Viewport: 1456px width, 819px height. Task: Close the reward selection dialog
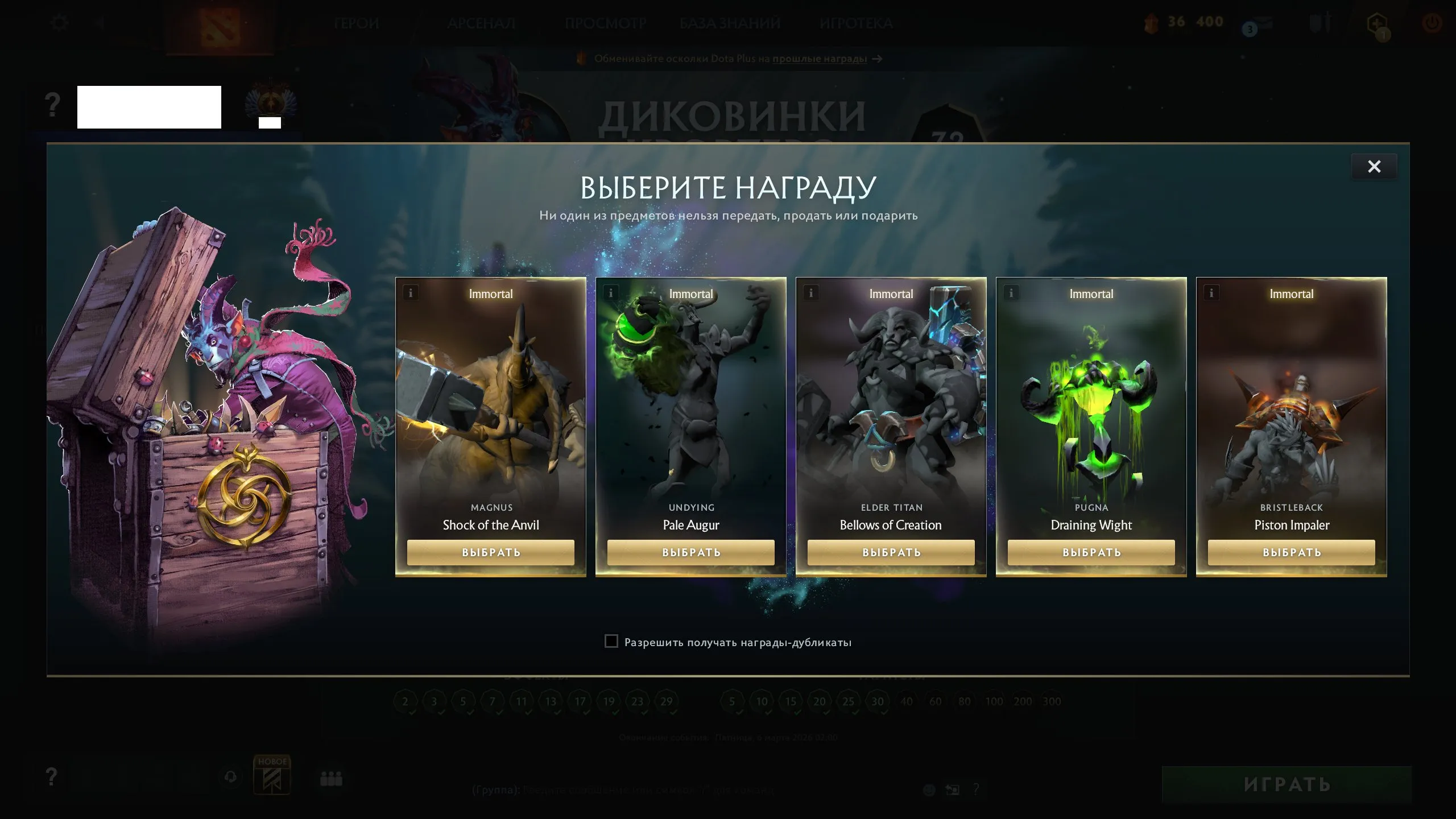[x=1374, y=167]
